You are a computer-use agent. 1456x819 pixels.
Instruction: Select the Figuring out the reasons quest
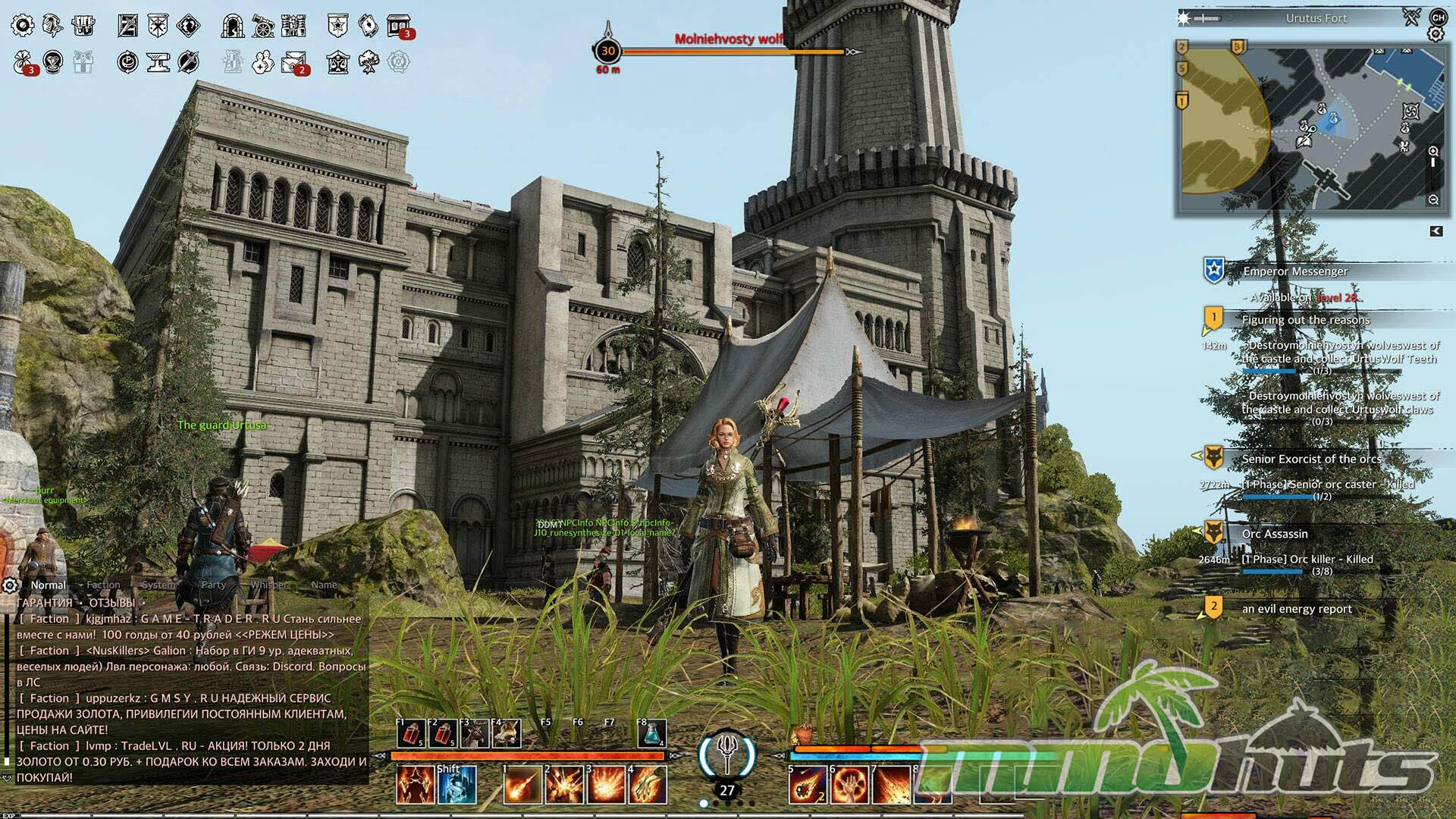(x=1305, y=320)
